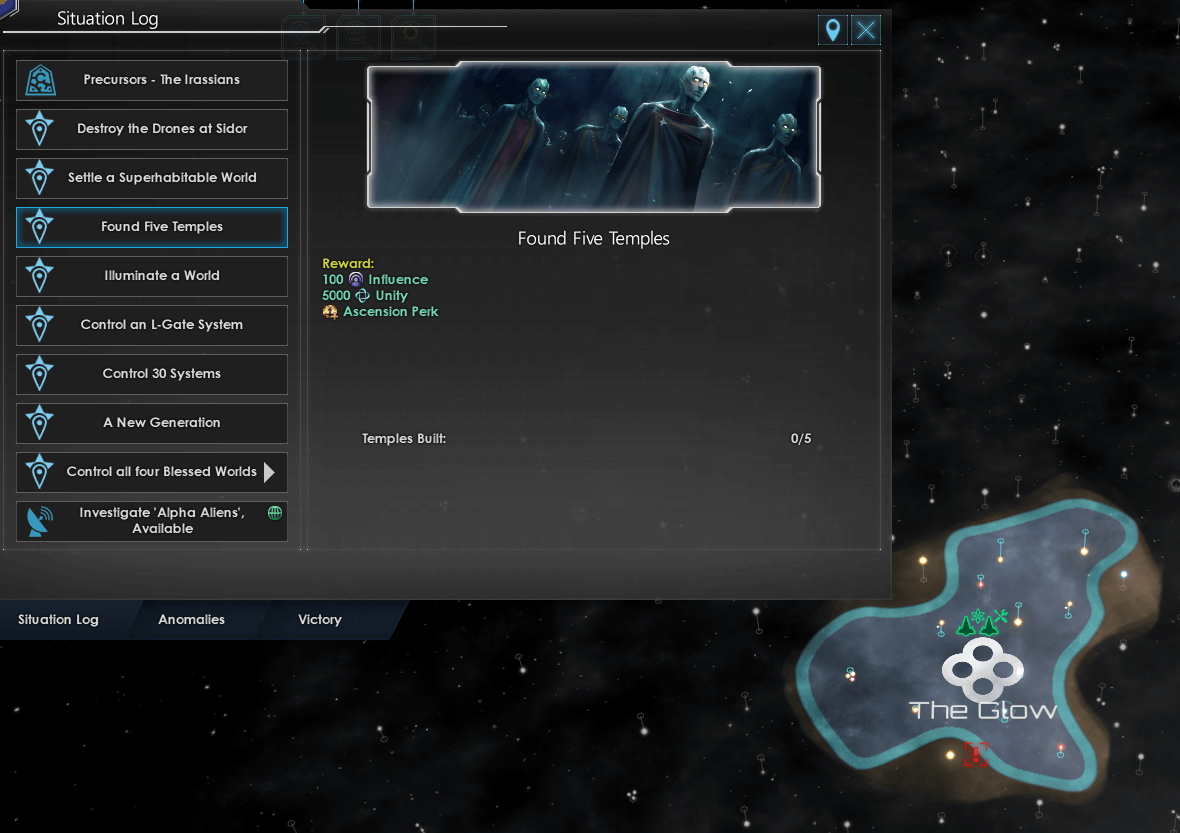Switch to the Situation Log tab
1180x833 pixels.
tap(58, 620)
